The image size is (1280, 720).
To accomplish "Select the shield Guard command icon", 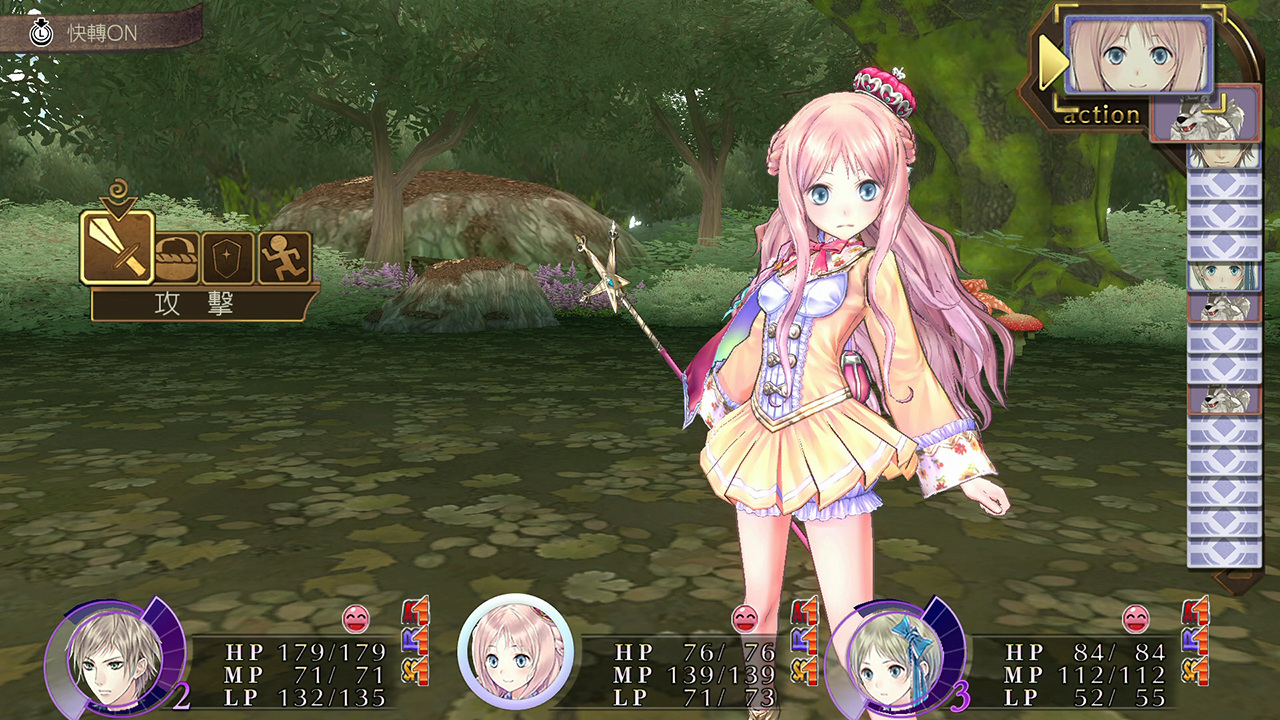I will coord(228,258).
